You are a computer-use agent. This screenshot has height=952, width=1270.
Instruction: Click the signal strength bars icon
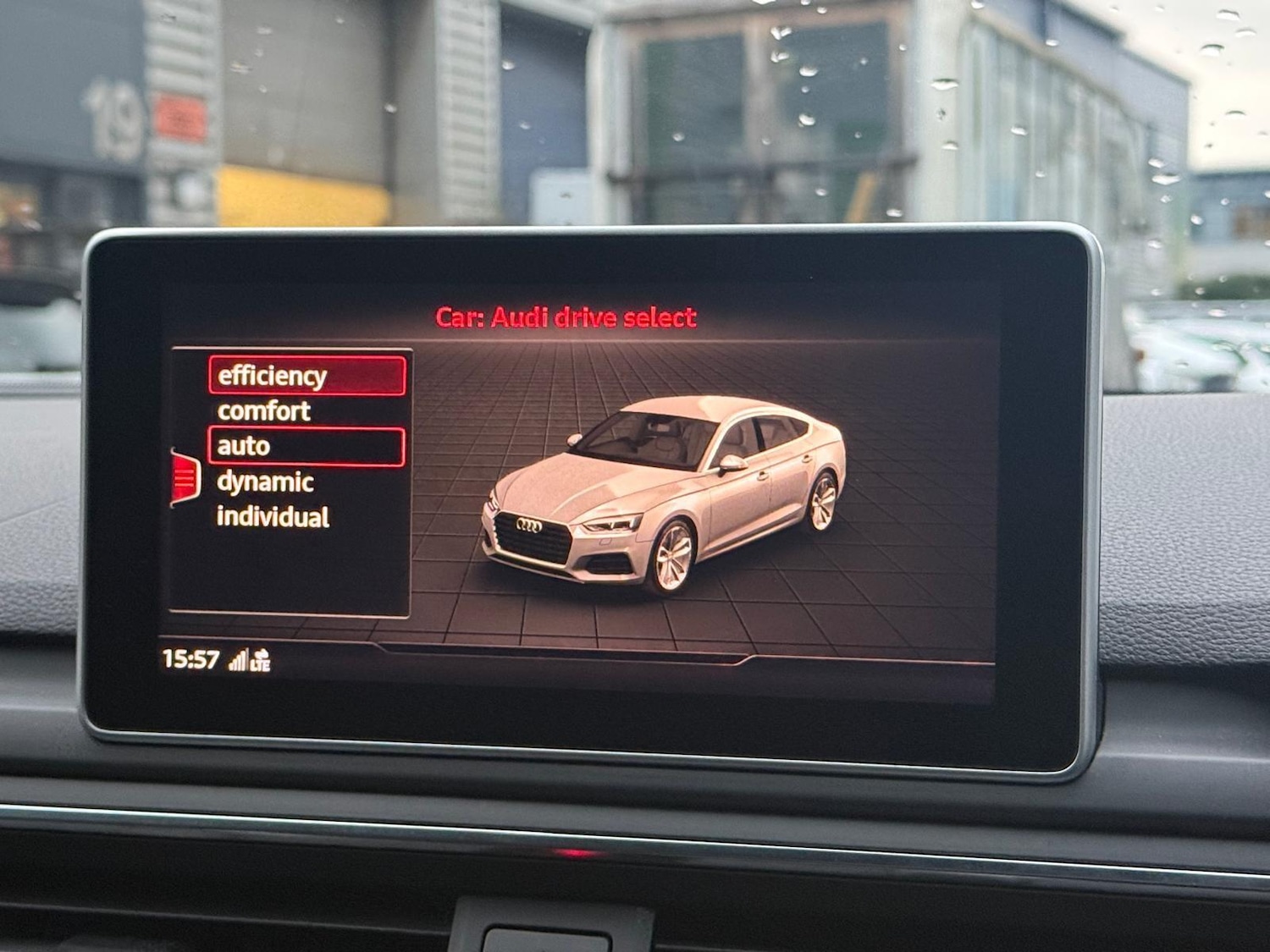(240, 658)
